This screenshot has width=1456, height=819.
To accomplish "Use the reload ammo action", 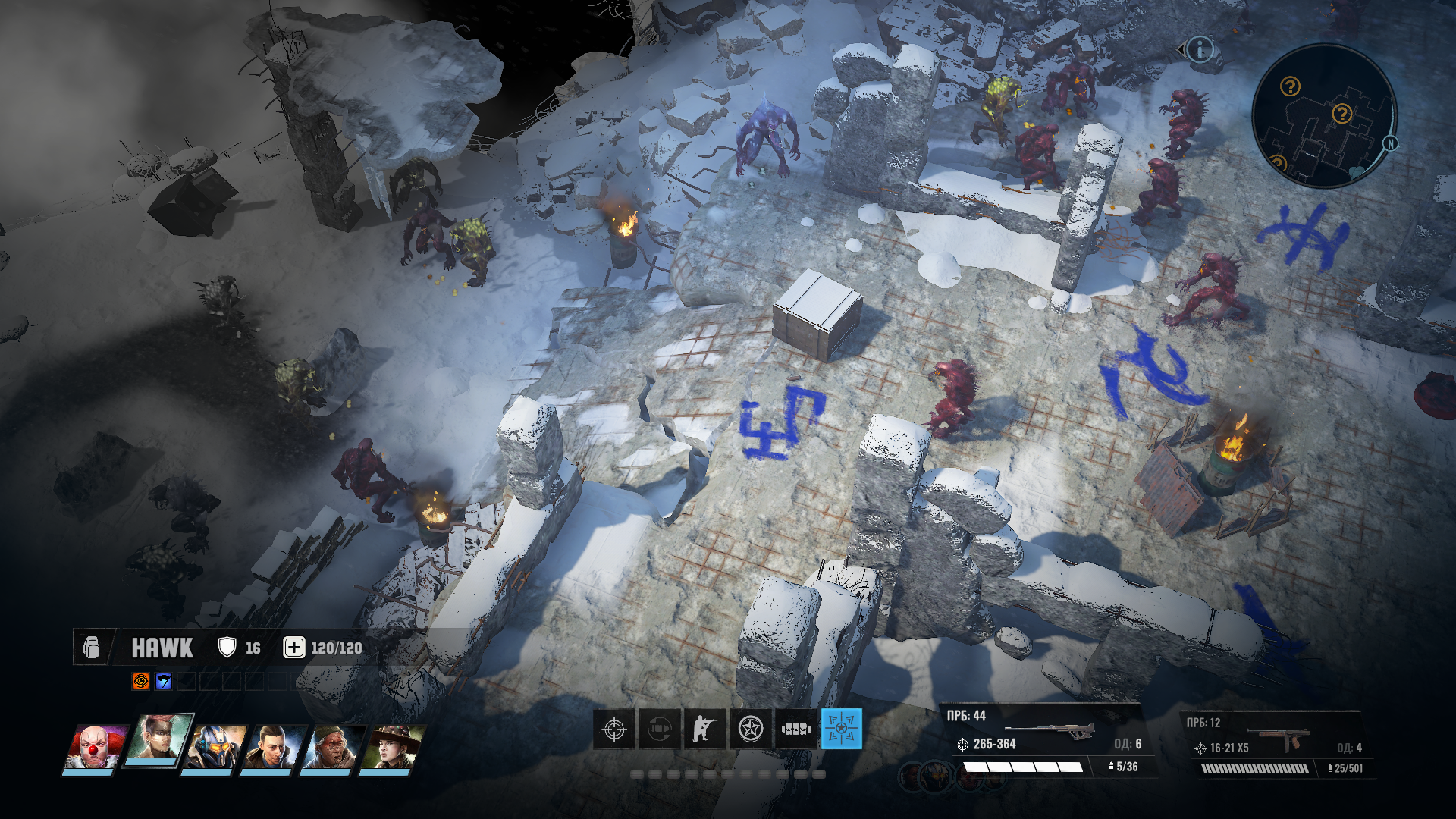I will click(659, 730).
